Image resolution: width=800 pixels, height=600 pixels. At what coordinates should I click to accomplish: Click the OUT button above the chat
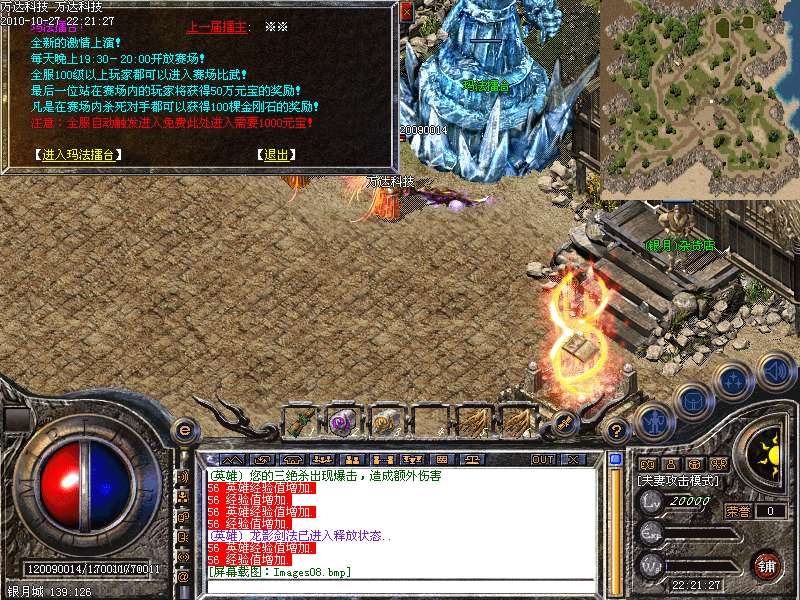[x=543, y=459]
